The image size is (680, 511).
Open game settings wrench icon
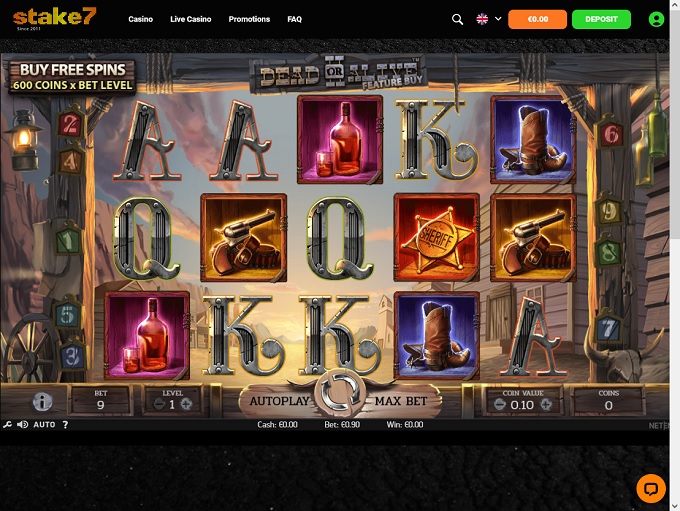click(x=8, y=425)
